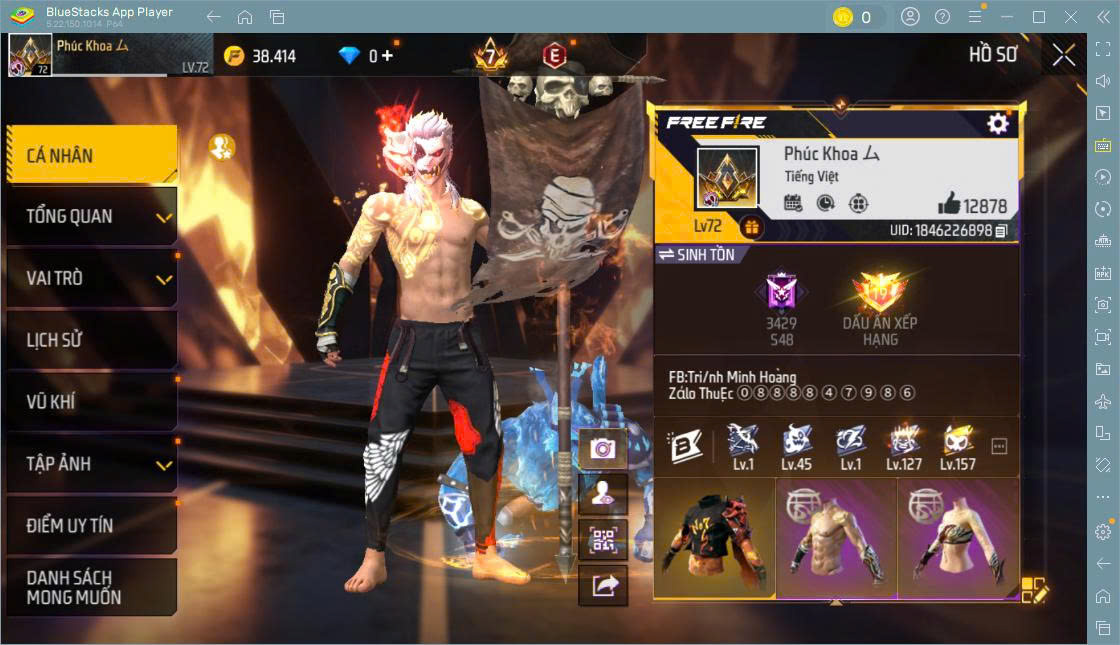The width and height of the screenshot is (1120, 645).
Task: Open the TẬP ẢNH gallery tab
Action: click(x=92, y=464)
